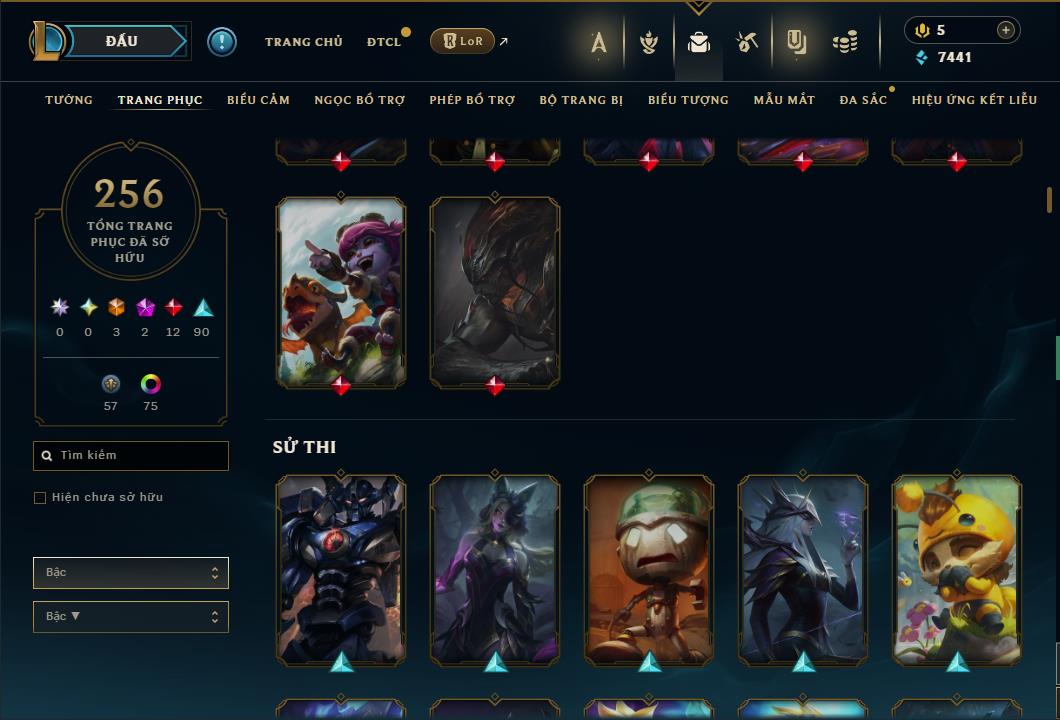Open the stacked coins store icon
This screenshot has height=720, width=1060.
(x=845, y=42)
